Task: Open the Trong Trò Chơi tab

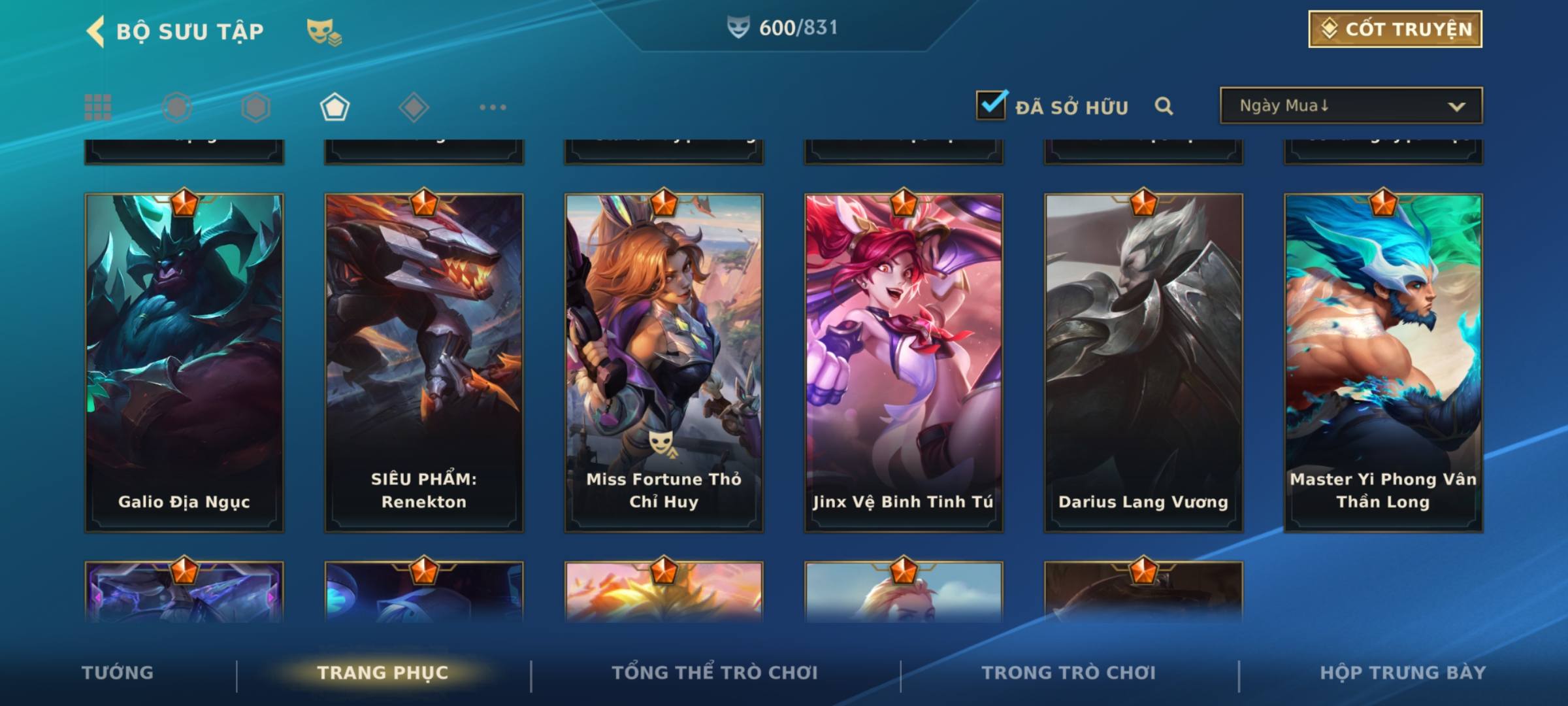Action: (x=1069, y=673)
